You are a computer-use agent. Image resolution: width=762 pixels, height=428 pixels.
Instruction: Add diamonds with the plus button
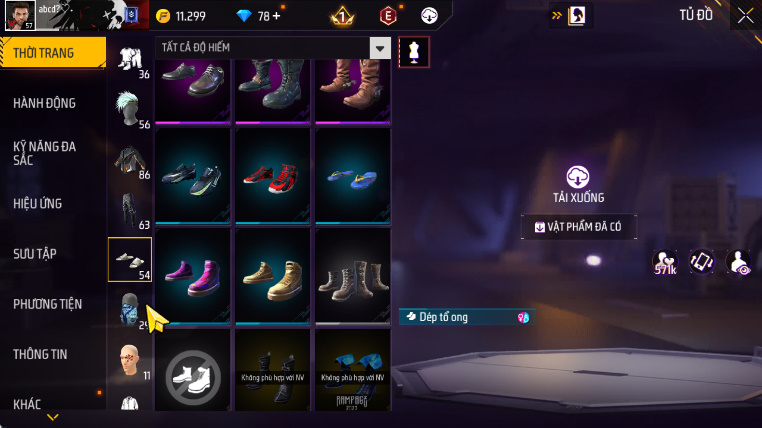click(276, 16)
